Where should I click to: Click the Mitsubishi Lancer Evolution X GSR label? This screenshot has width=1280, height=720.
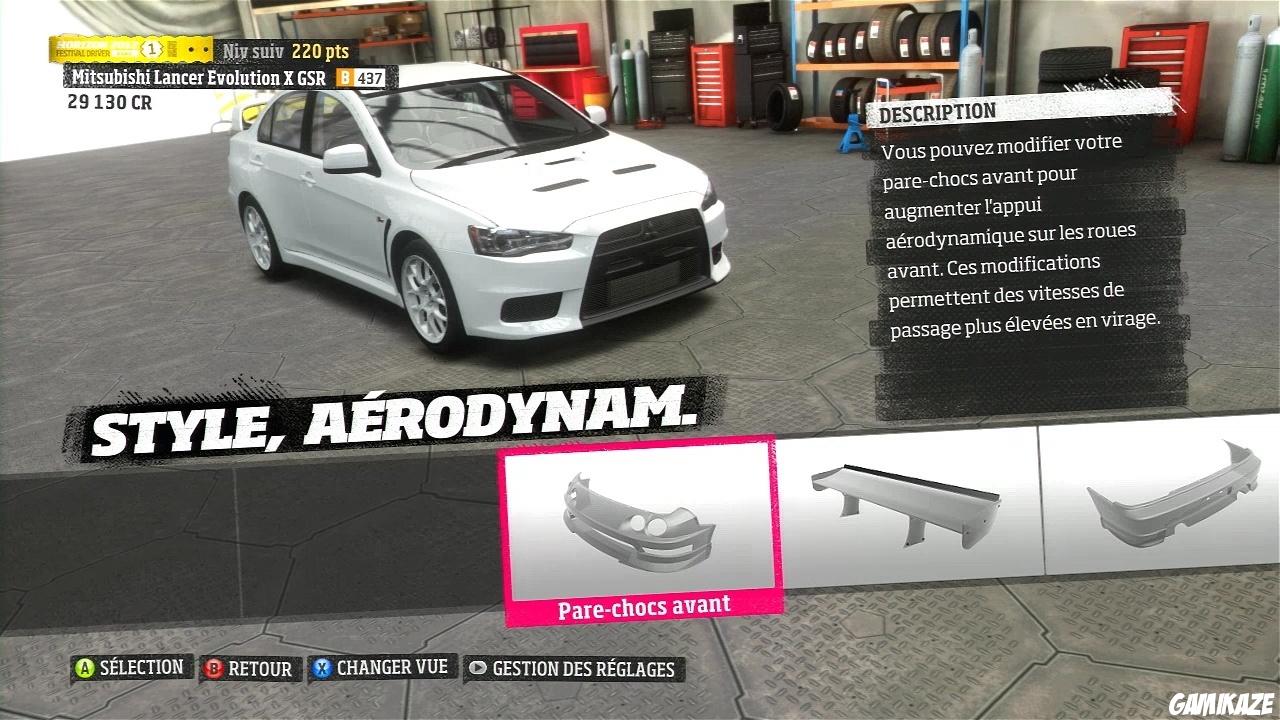[196, 76]
